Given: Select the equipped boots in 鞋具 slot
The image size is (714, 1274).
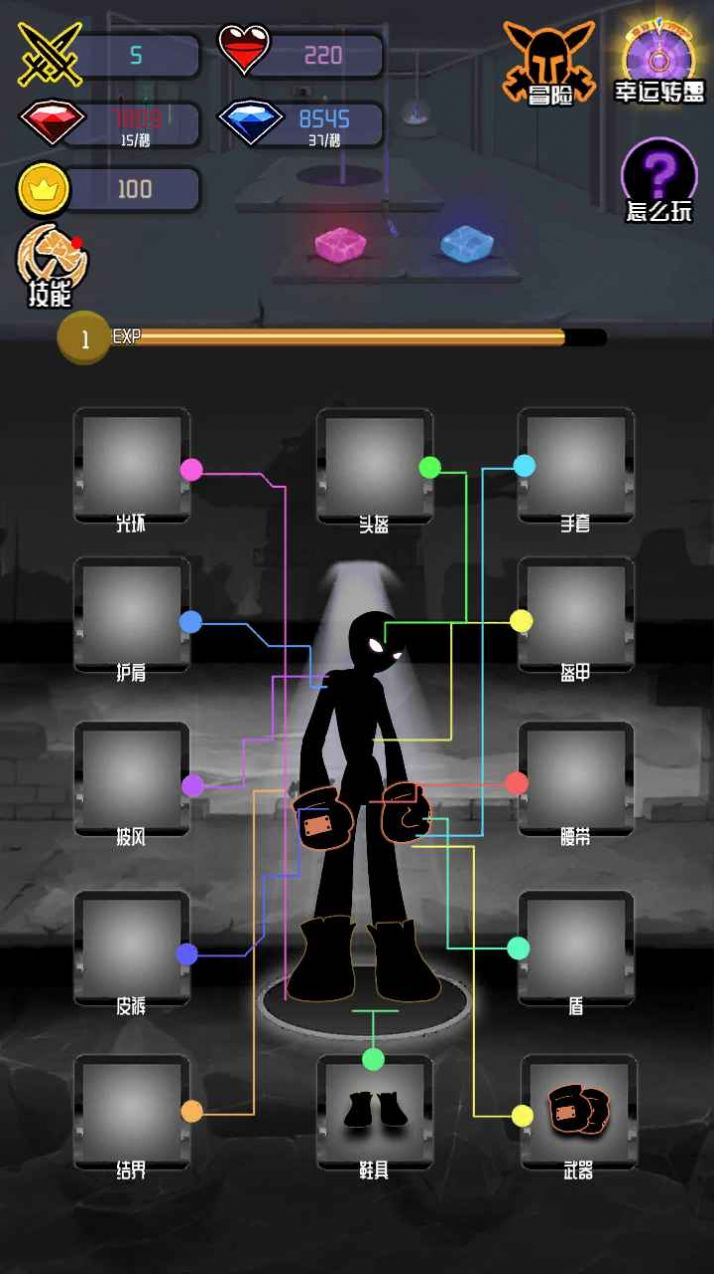Looking at the screenshot, I should 374,1110.
